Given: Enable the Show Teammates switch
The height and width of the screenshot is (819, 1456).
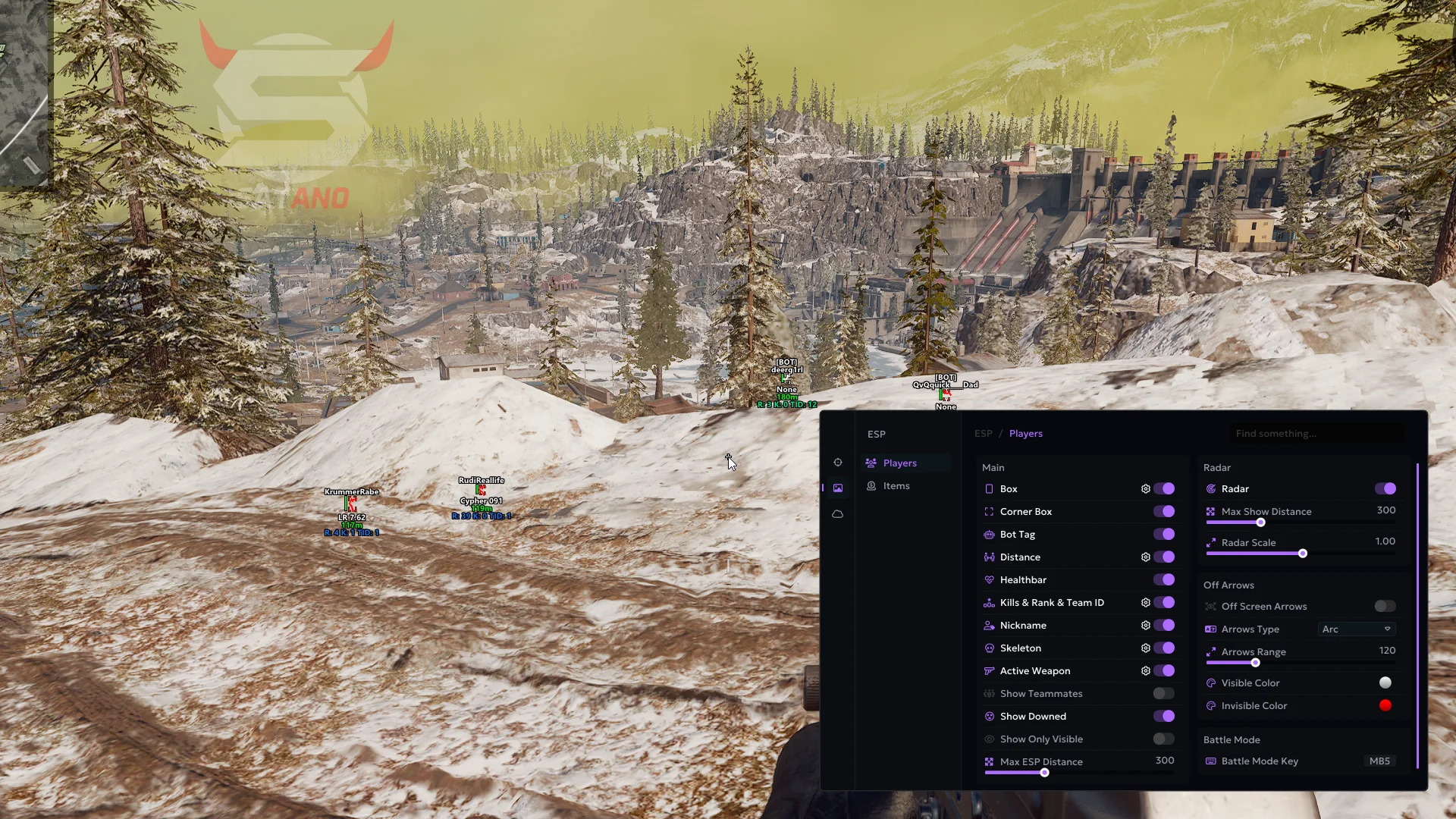Looking at the screenshot, I should tap(1164, 694).
